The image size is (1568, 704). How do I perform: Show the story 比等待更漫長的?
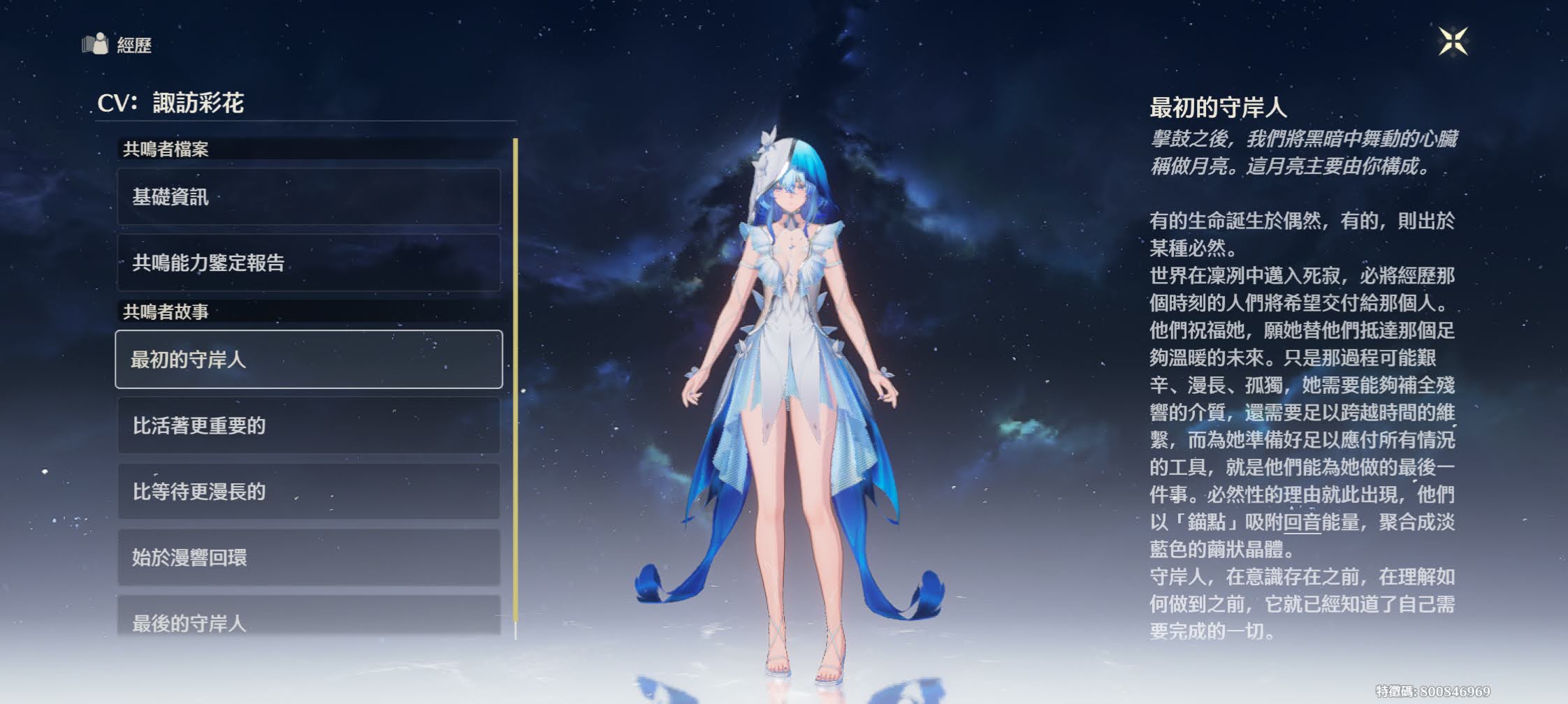(308, 492)
